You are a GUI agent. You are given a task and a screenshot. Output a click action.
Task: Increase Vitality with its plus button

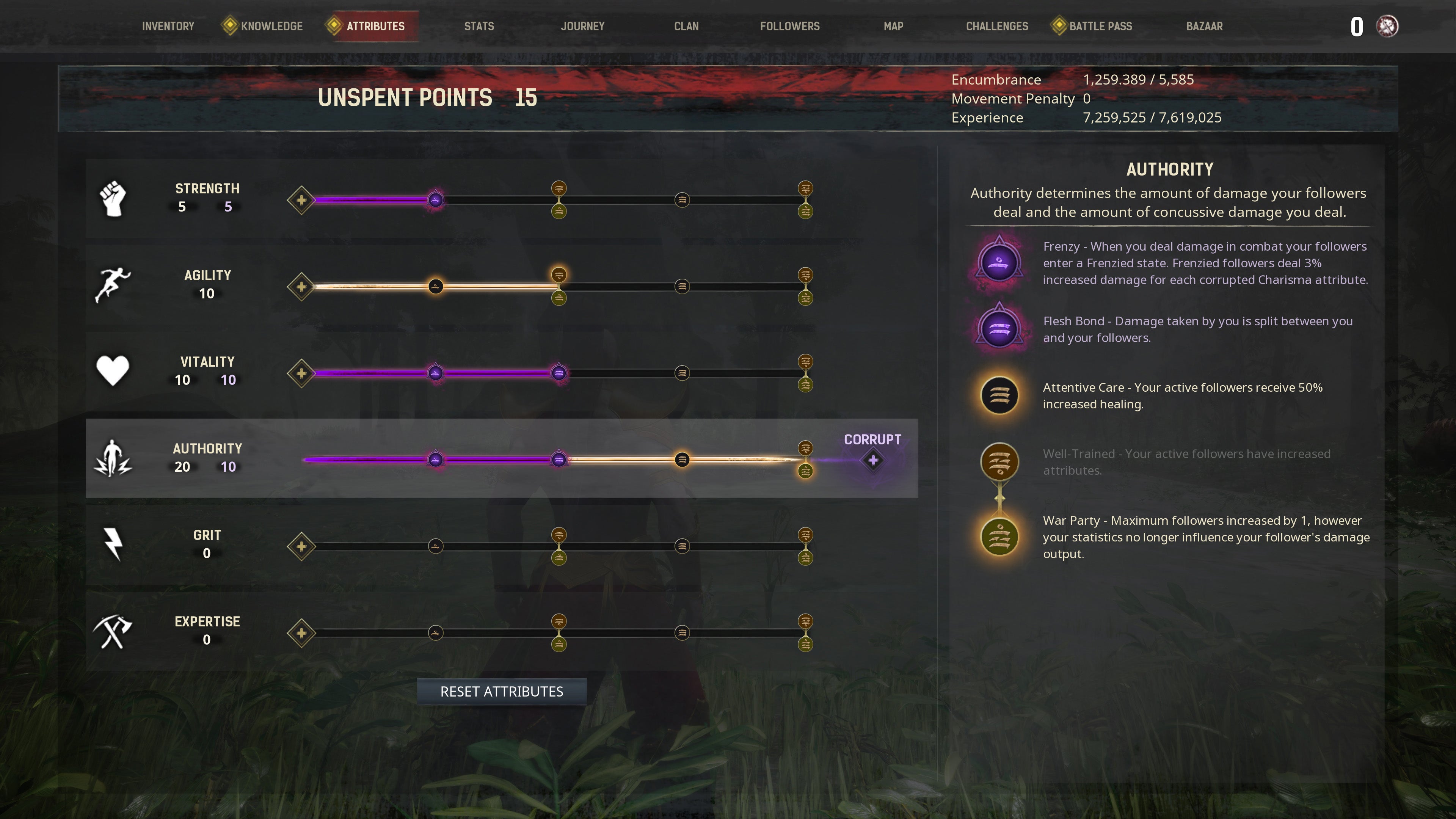(x=301, y=373)
